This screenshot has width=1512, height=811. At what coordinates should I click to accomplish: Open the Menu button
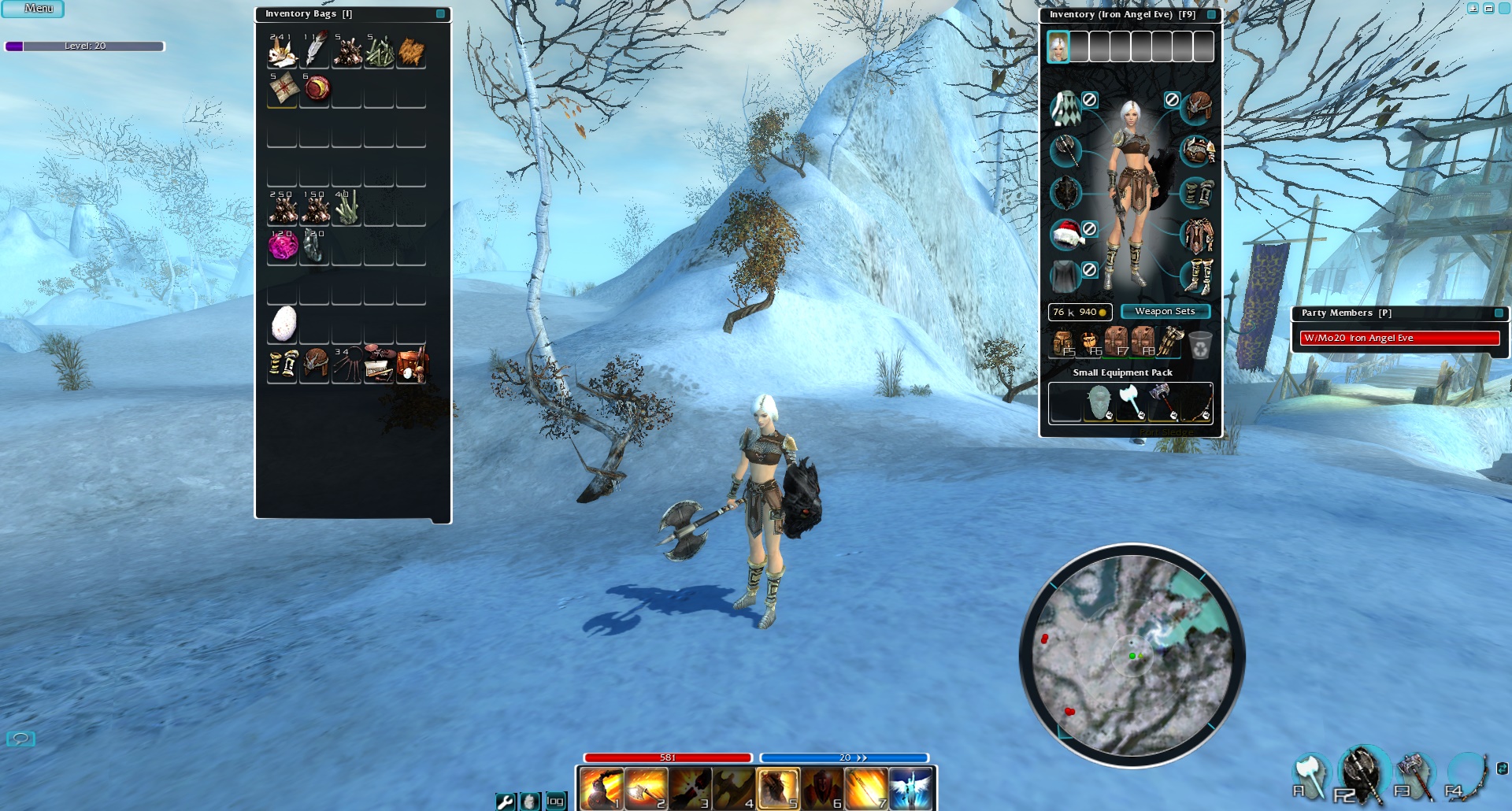coord(33,9)
